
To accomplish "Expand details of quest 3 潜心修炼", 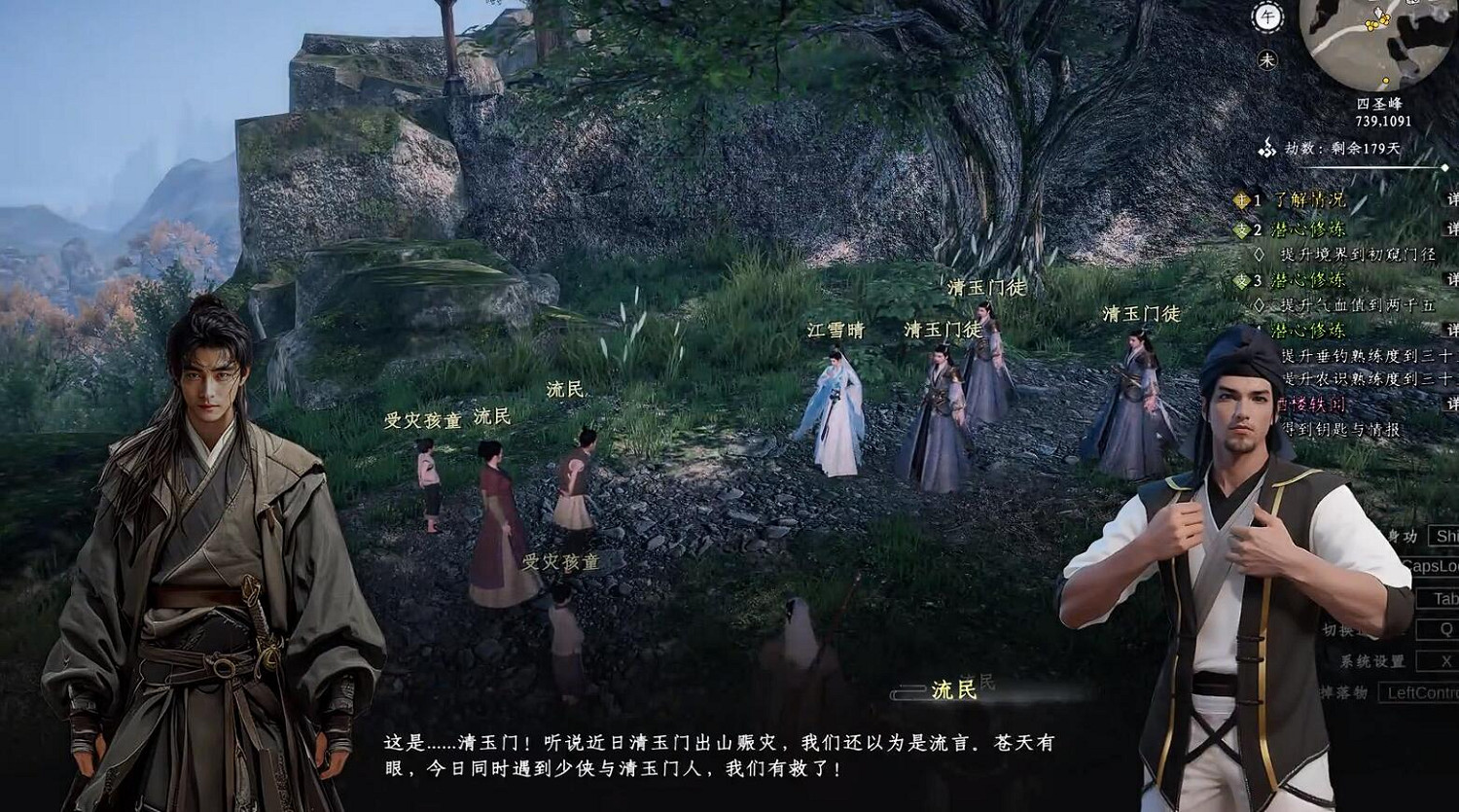I will (1451, 279).
